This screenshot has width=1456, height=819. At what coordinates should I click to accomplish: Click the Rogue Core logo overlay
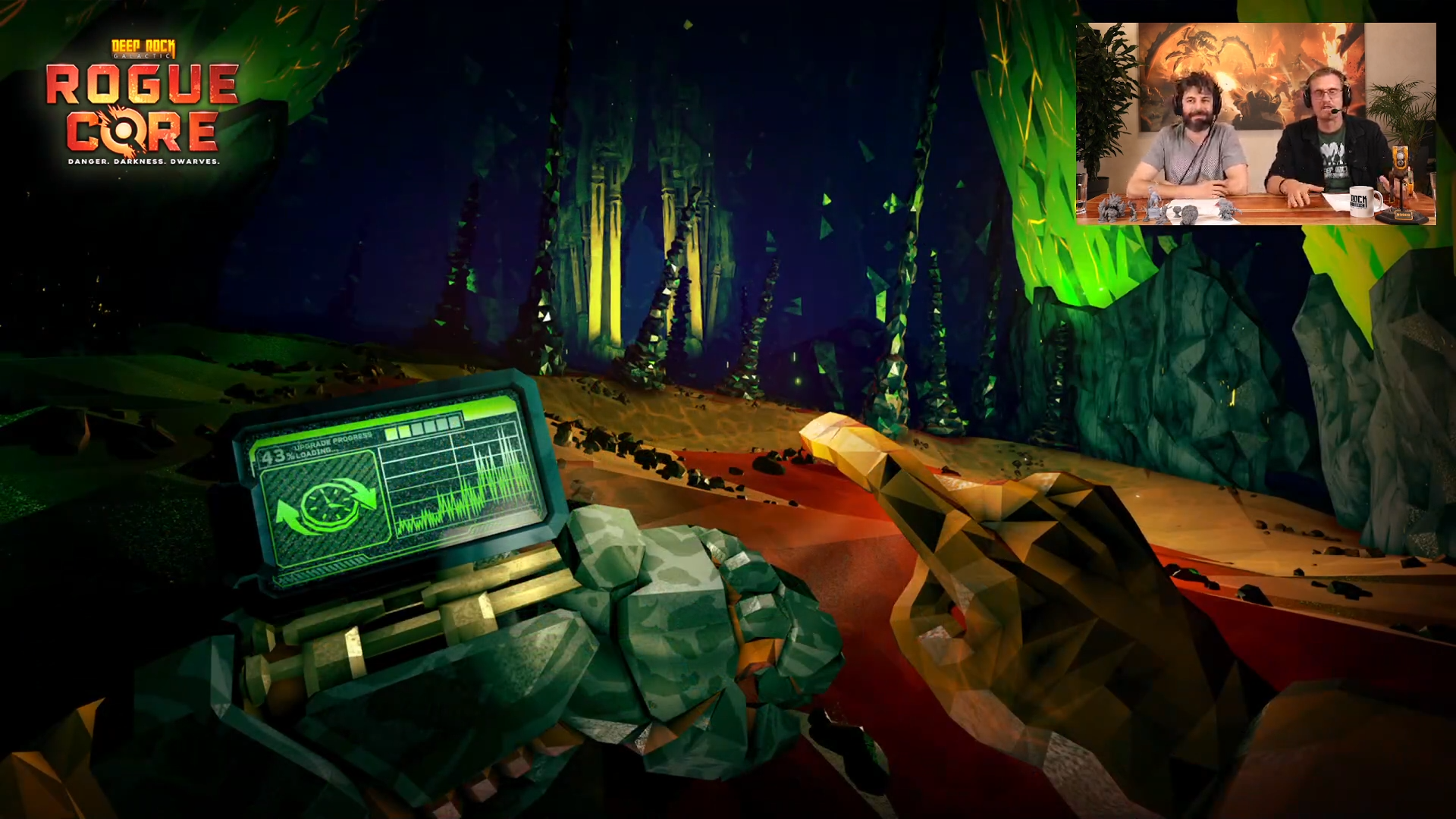[143, 104]
